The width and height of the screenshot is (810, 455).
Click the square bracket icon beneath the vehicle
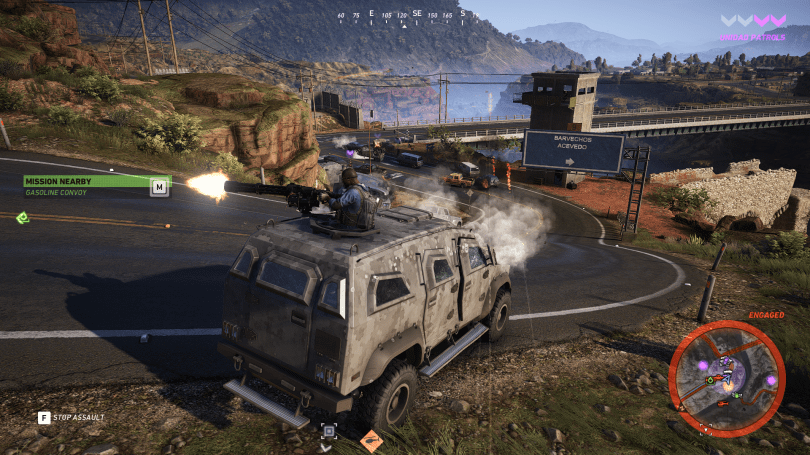pyautogui.click(x=329, y=432)
